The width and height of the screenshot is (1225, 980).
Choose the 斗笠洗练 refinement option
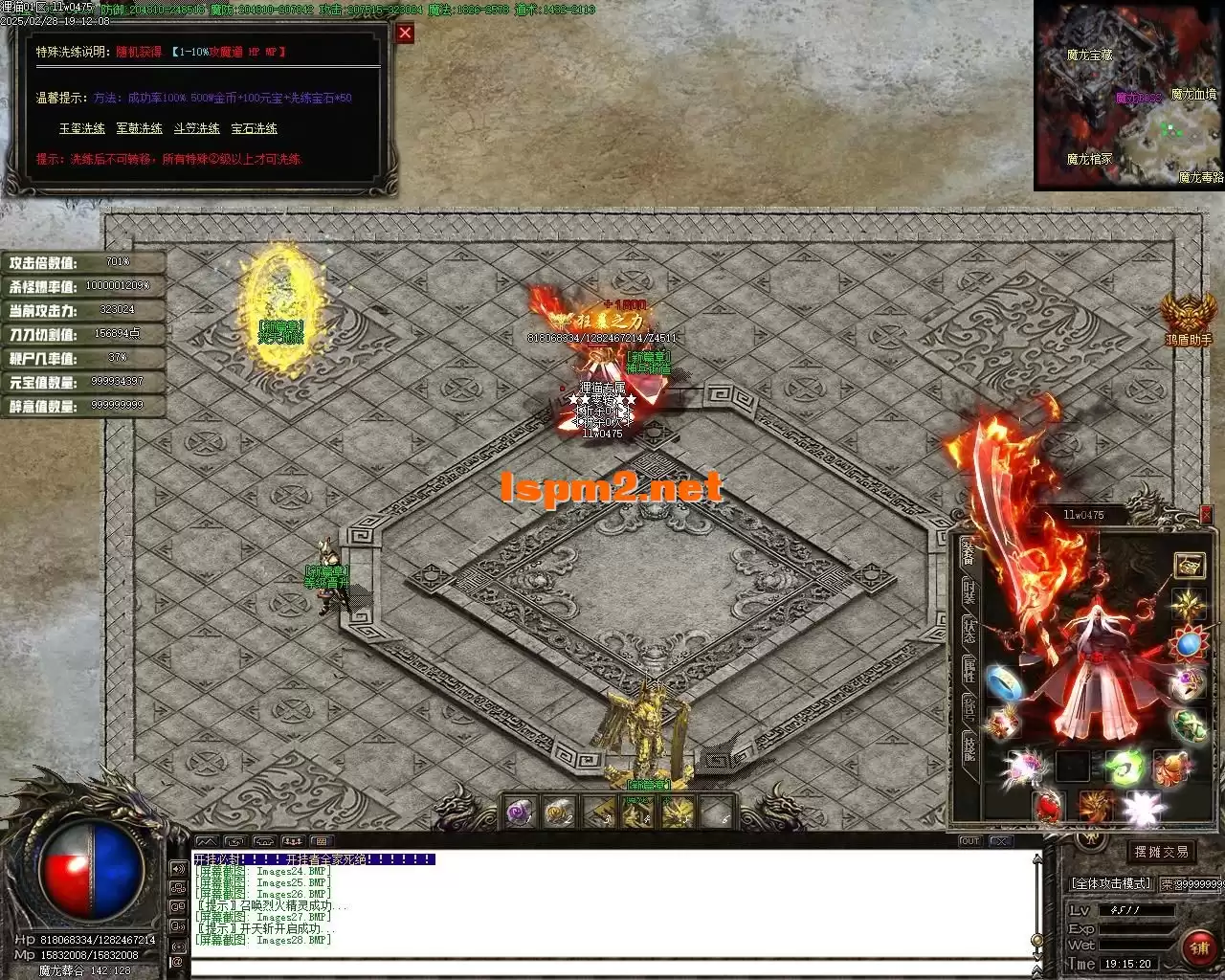click(x=196, y=128)
